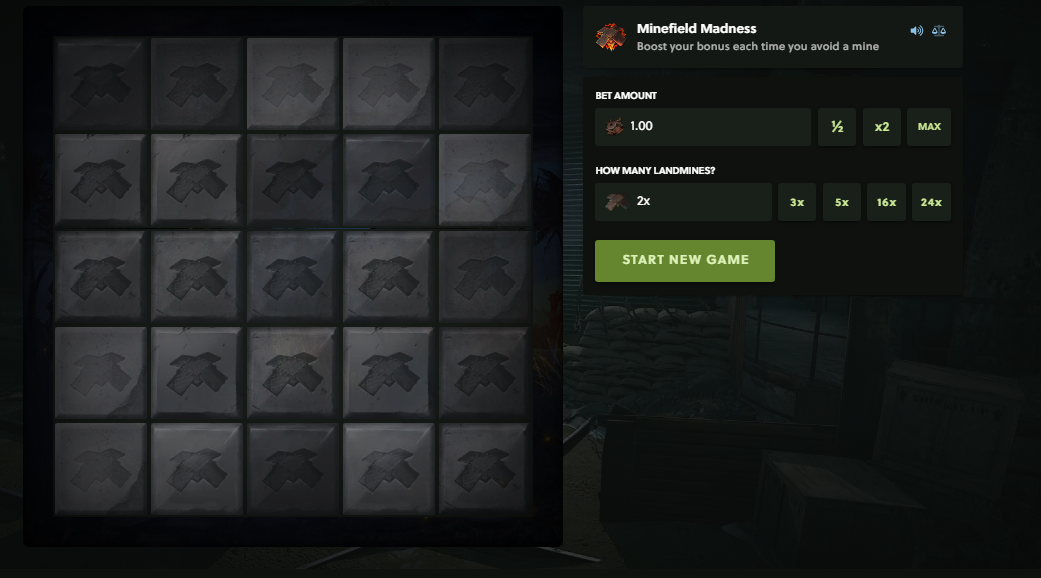1041x578 pixels.
Task: Toggle the sound speaker icon
Action: [x=916, y=31]
